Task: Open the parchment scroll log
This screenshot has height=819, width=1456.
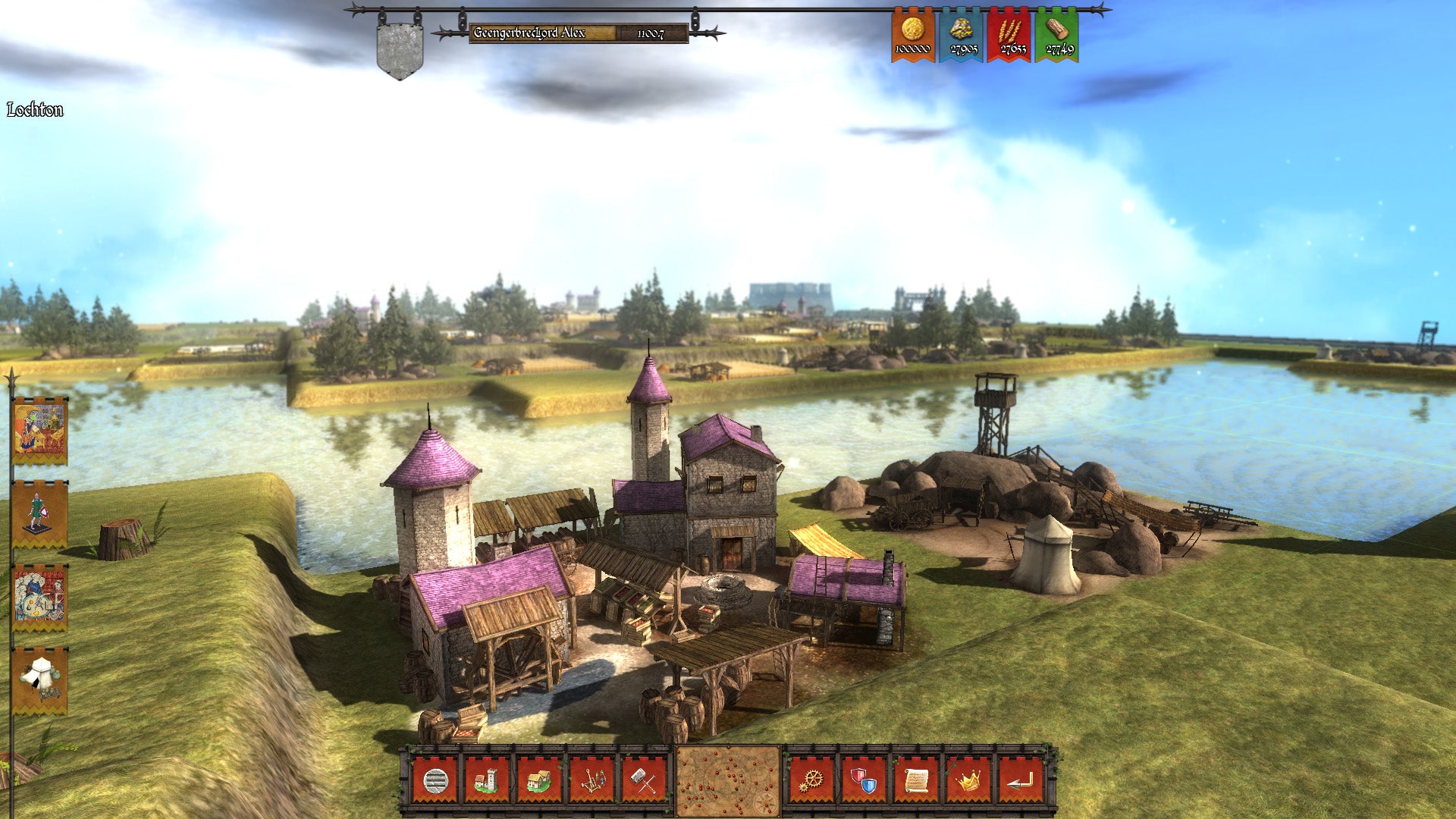Action: [x=916, y=780]
